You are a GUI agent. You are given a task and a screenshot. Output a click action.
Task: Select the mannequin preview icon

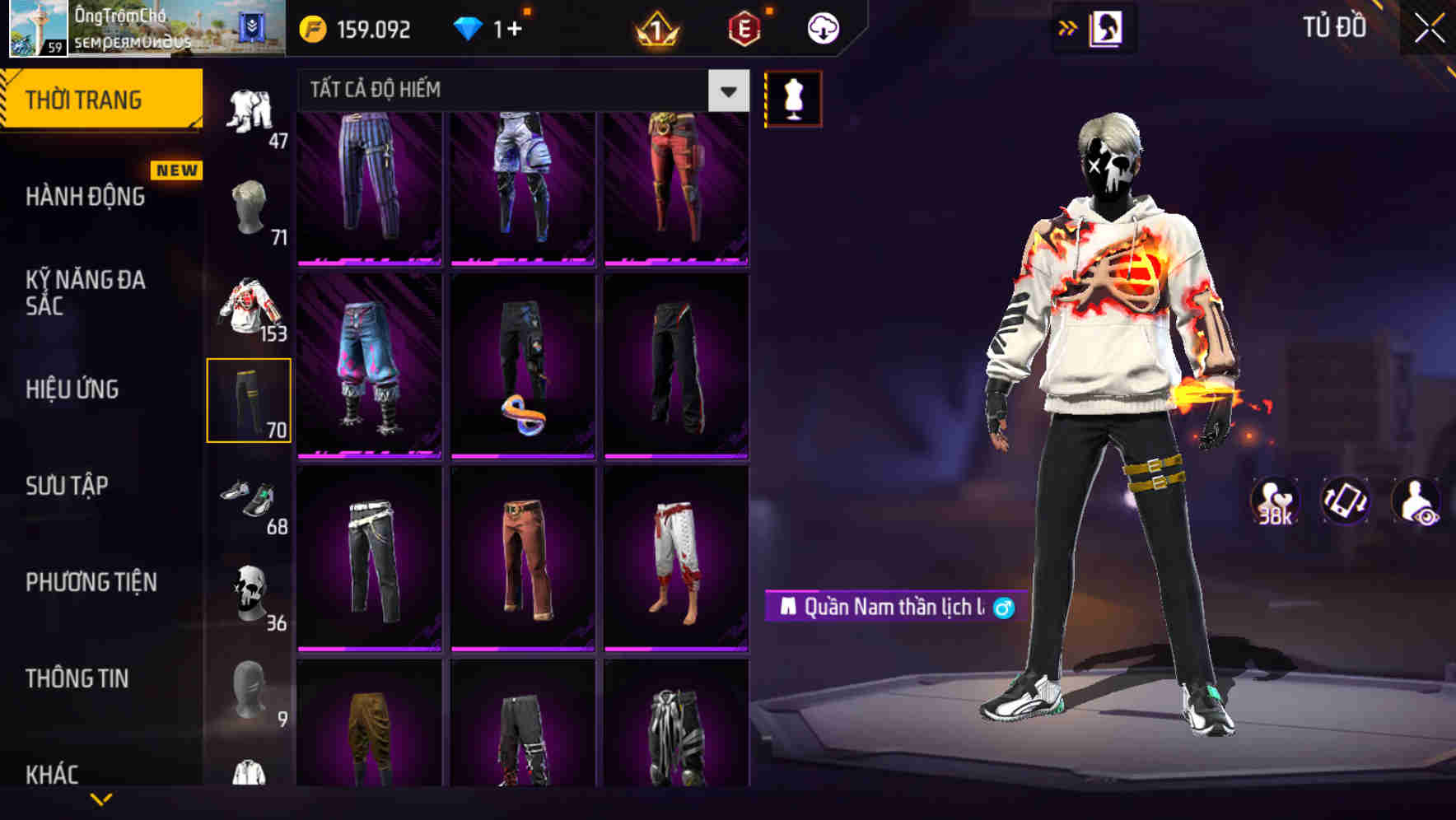click(793, 97)
